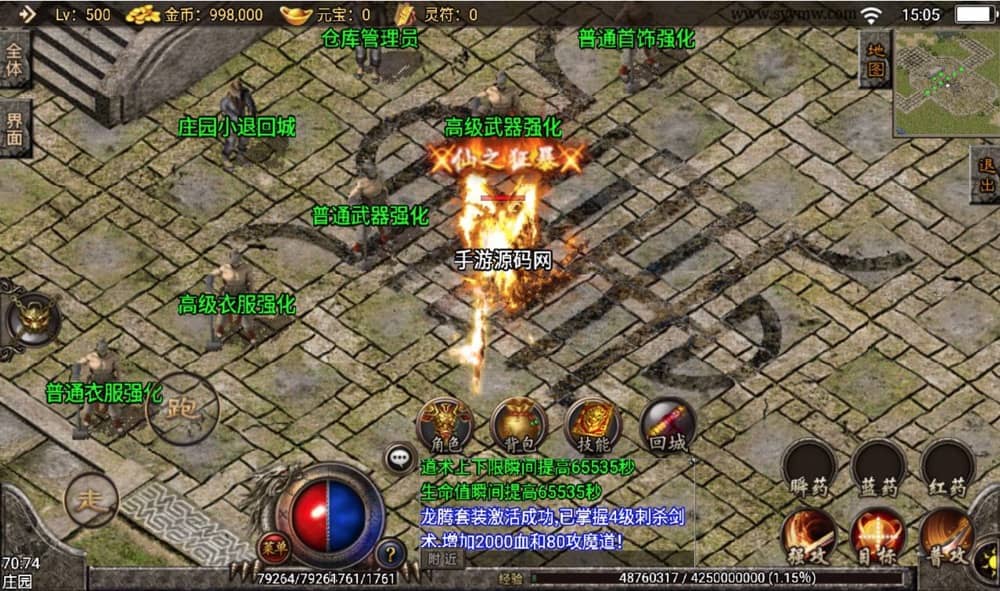Open the 背包 bag inventory
This screenshot has width=1000, height=591.
[518, 425]
